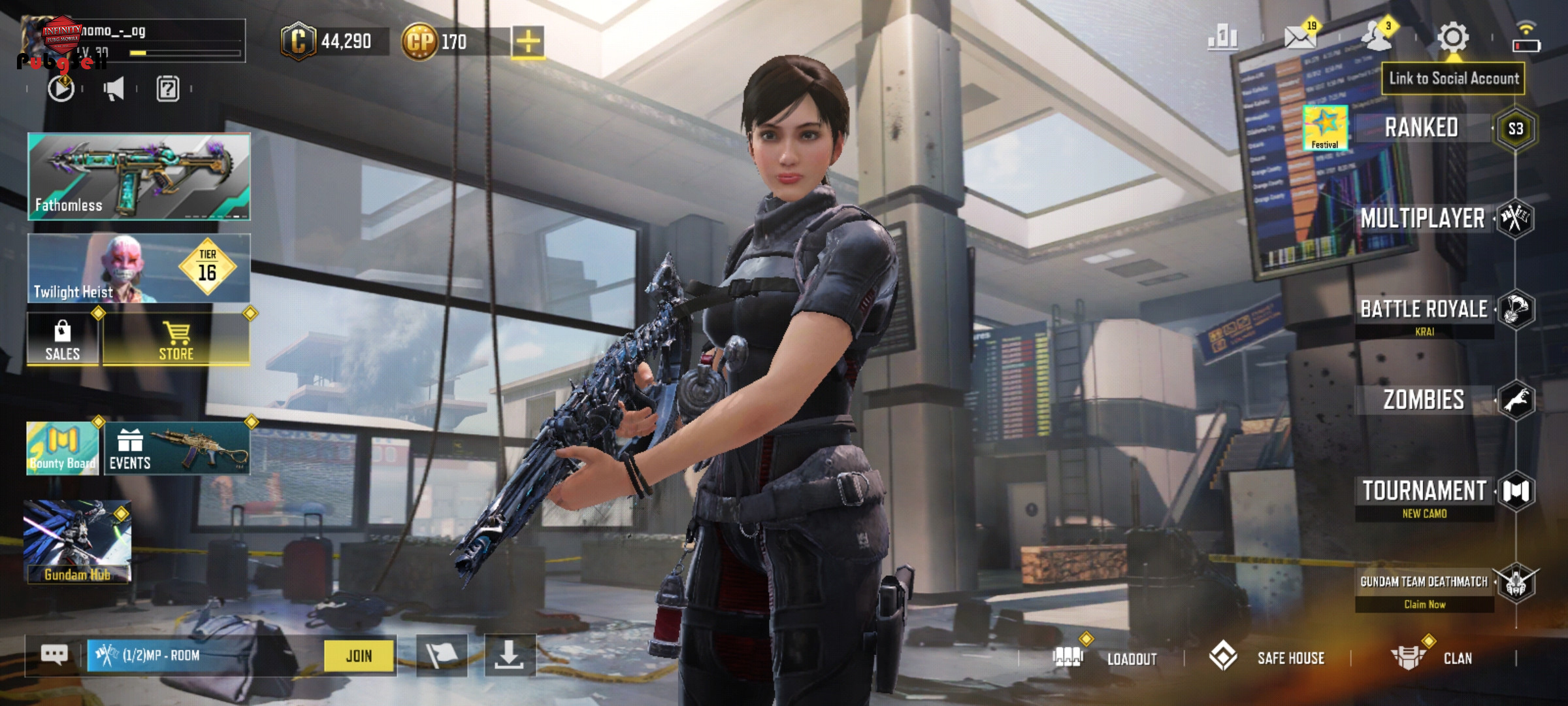The image size is (1568, 706).
Task: View the leaderboard icon
Action: pos(1222,37)
